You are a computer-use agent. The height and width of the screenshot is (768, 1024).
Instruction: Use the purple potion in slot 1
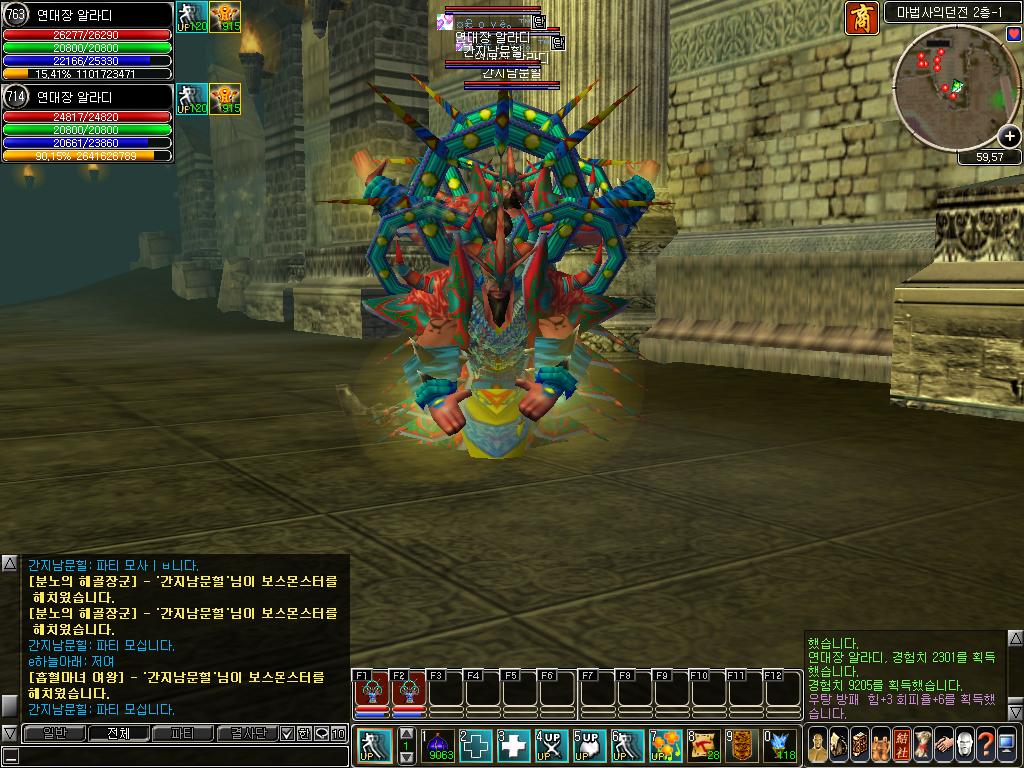point(440,745)
